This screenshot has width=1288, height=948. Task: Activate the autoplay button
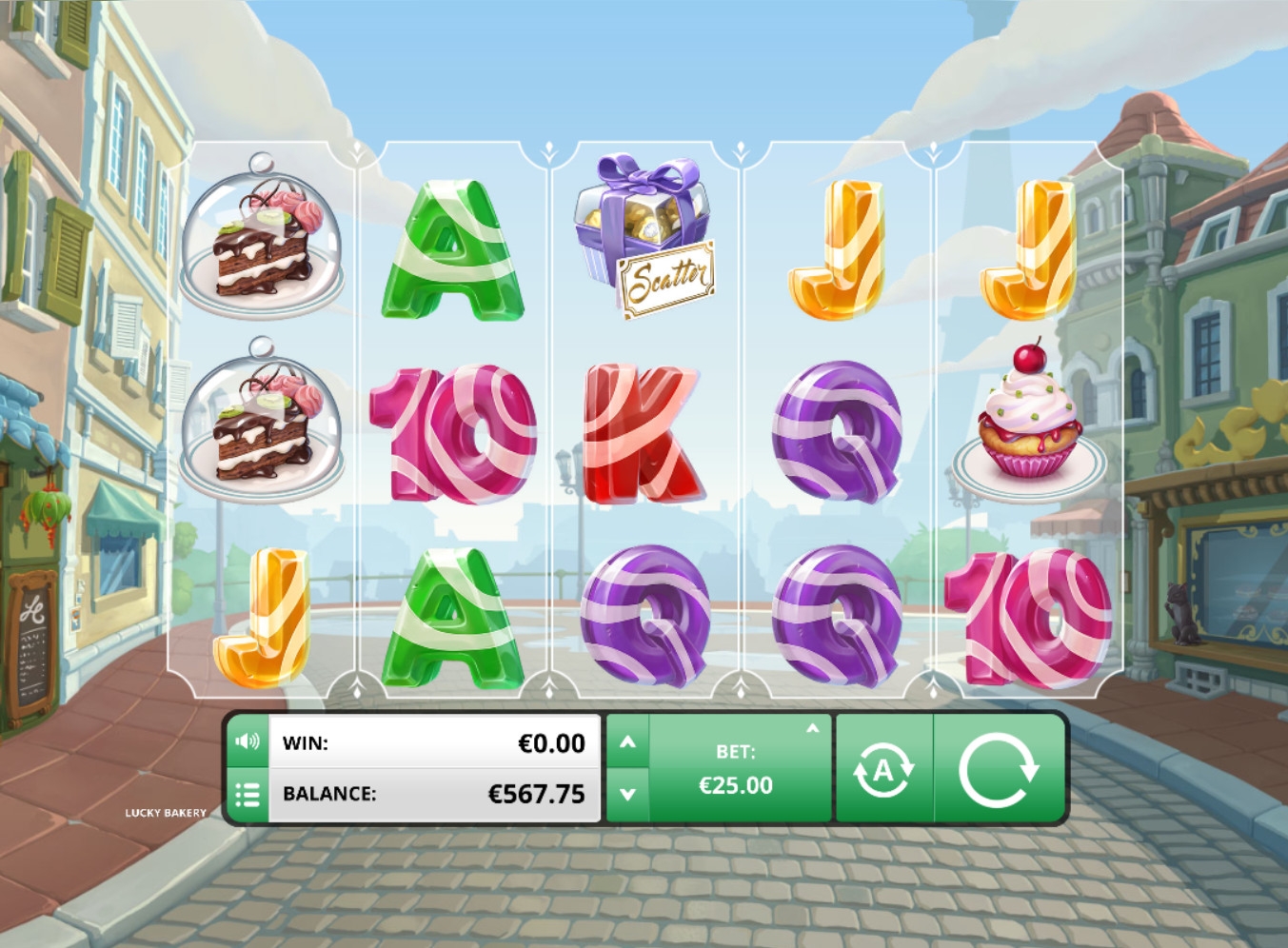[883, 769]
